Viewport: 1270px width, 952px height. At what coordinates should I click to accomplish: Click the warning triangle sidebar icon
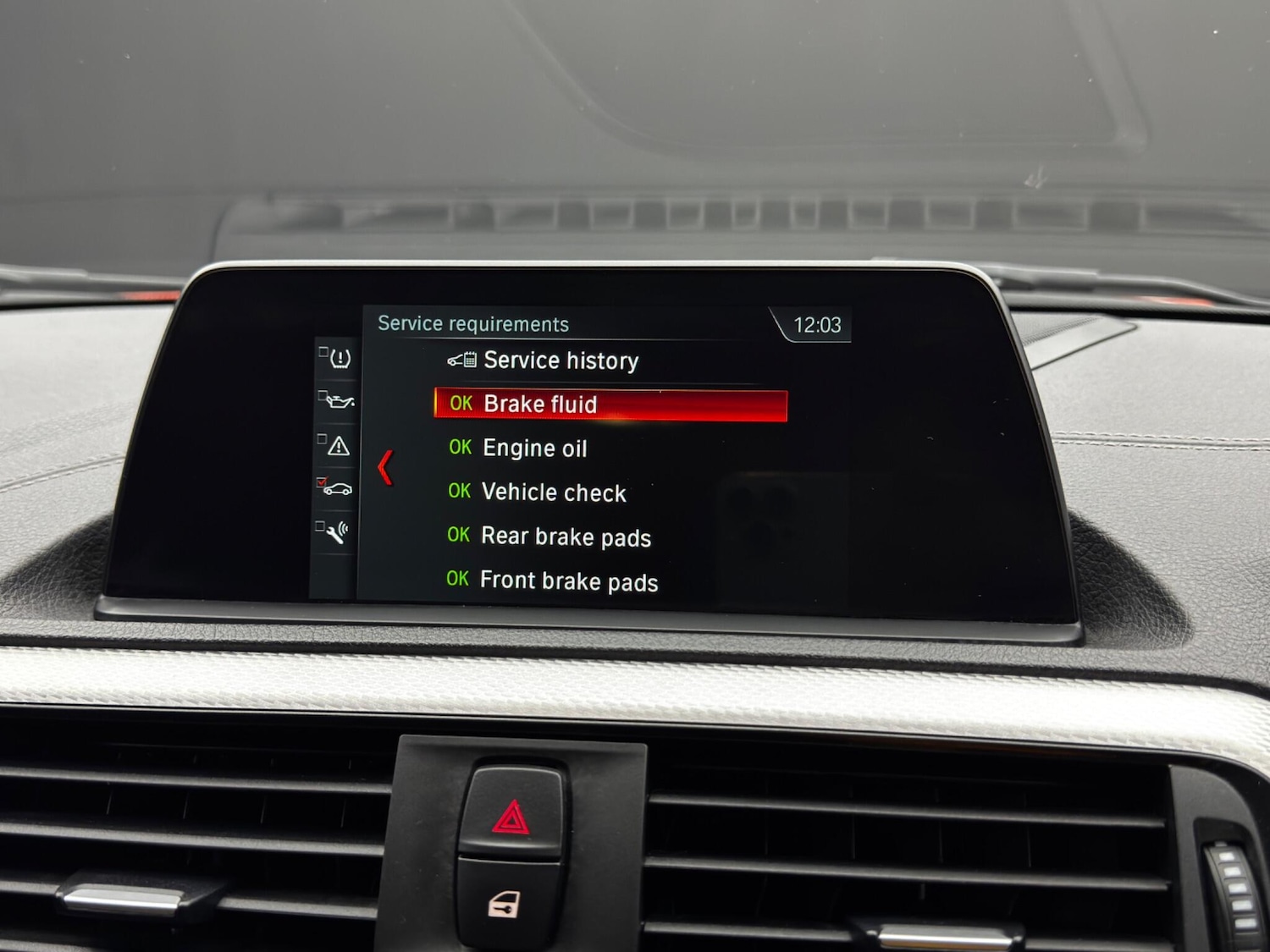tap(337, 447)
